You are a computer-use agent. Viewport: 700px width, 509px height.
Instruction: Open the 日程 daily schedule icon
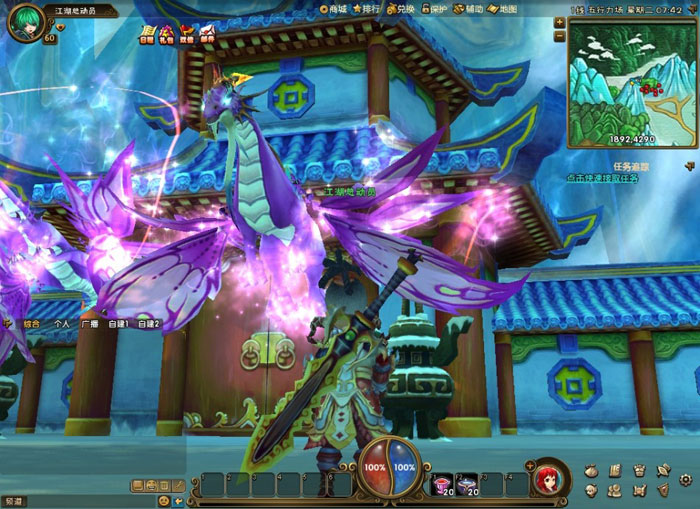coord(146,34)
